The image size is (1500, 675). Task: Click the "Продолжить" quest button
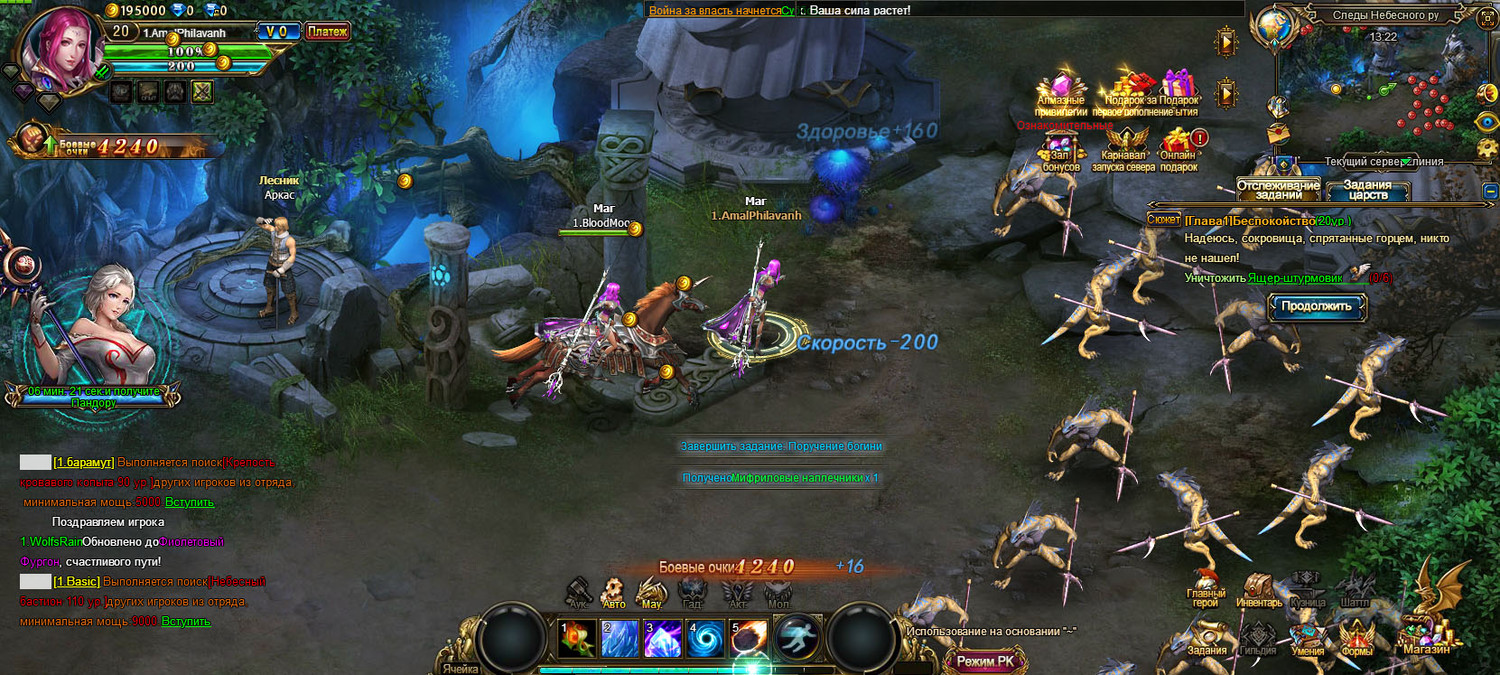(x=1316, y=306)
